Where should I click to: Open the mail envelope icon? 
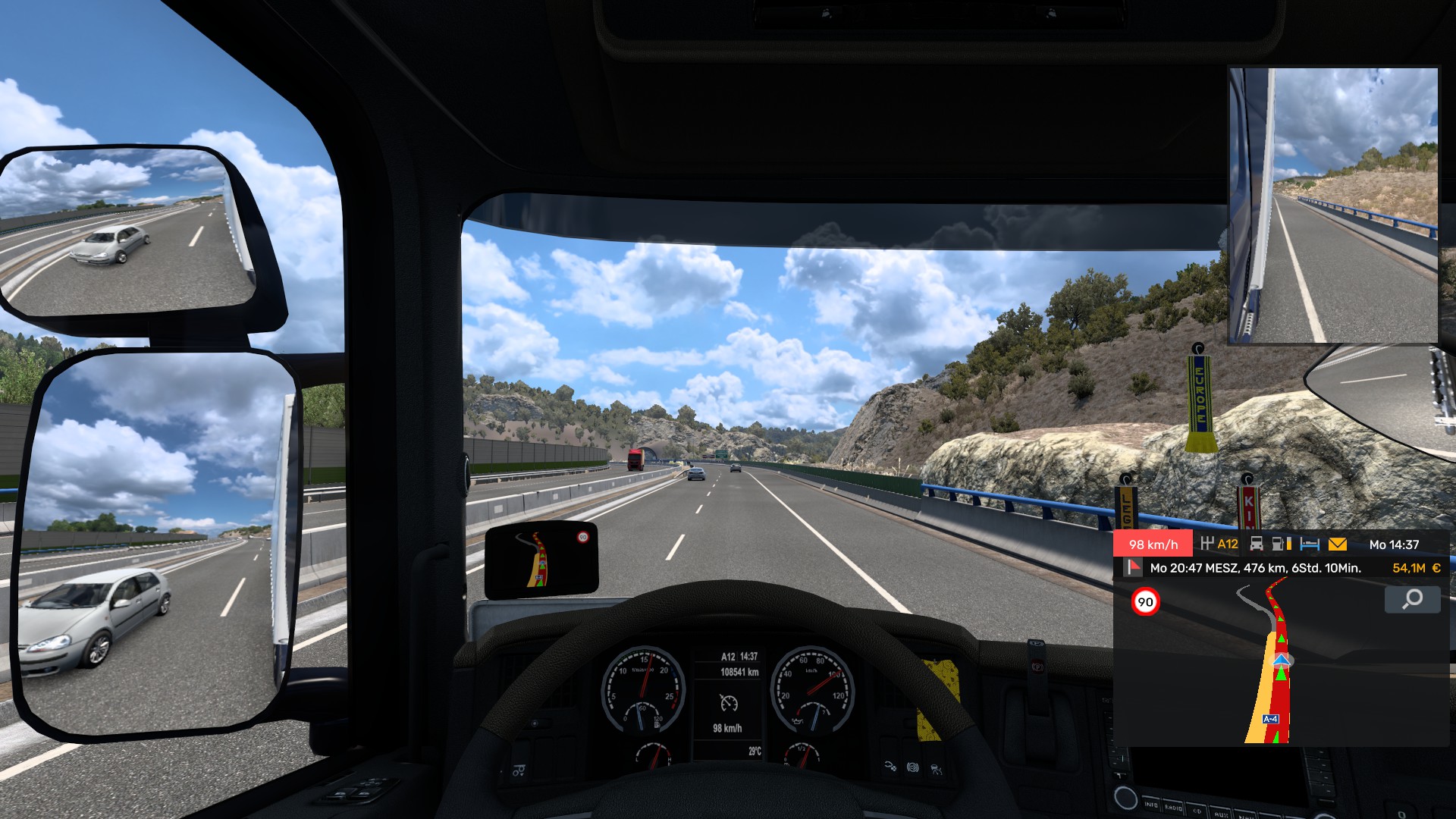tap(1338, 544)
